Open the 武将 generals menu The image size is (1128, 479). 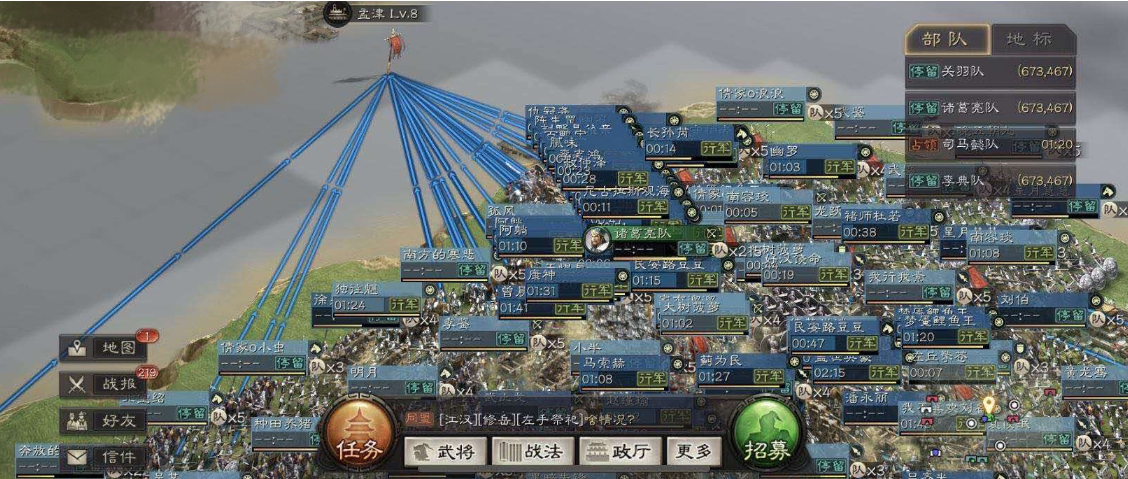coord(440,452)
